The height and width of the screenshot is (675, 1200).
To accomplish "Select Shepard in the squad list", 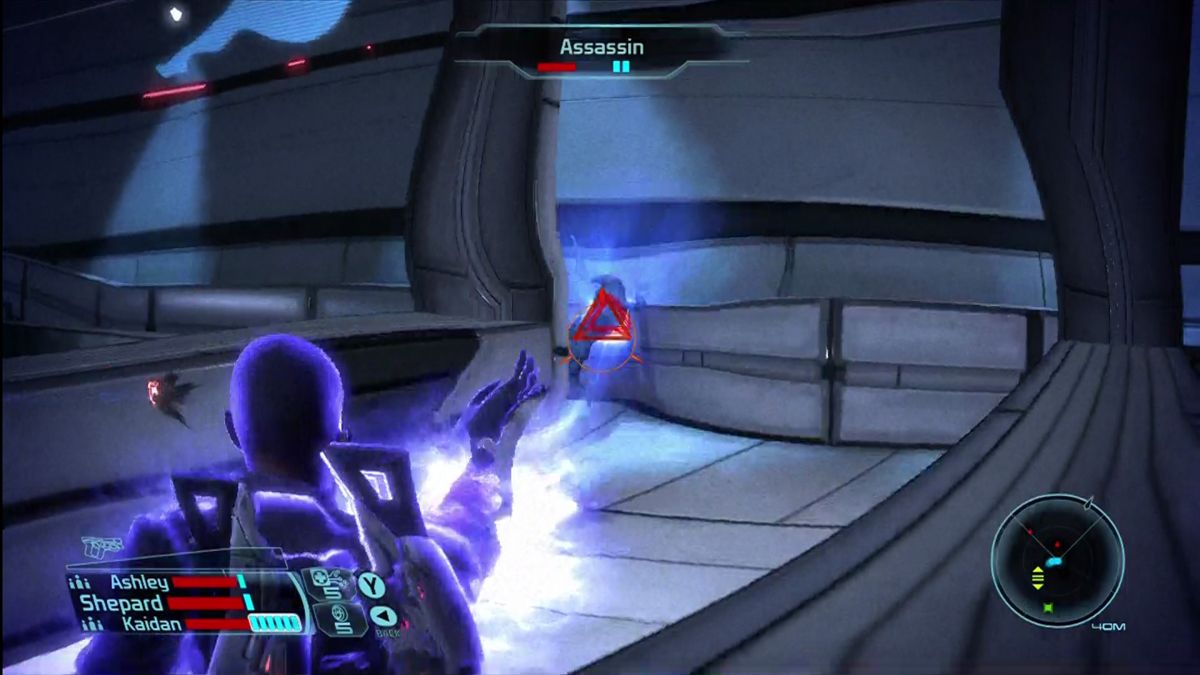I will coord(121,603).
